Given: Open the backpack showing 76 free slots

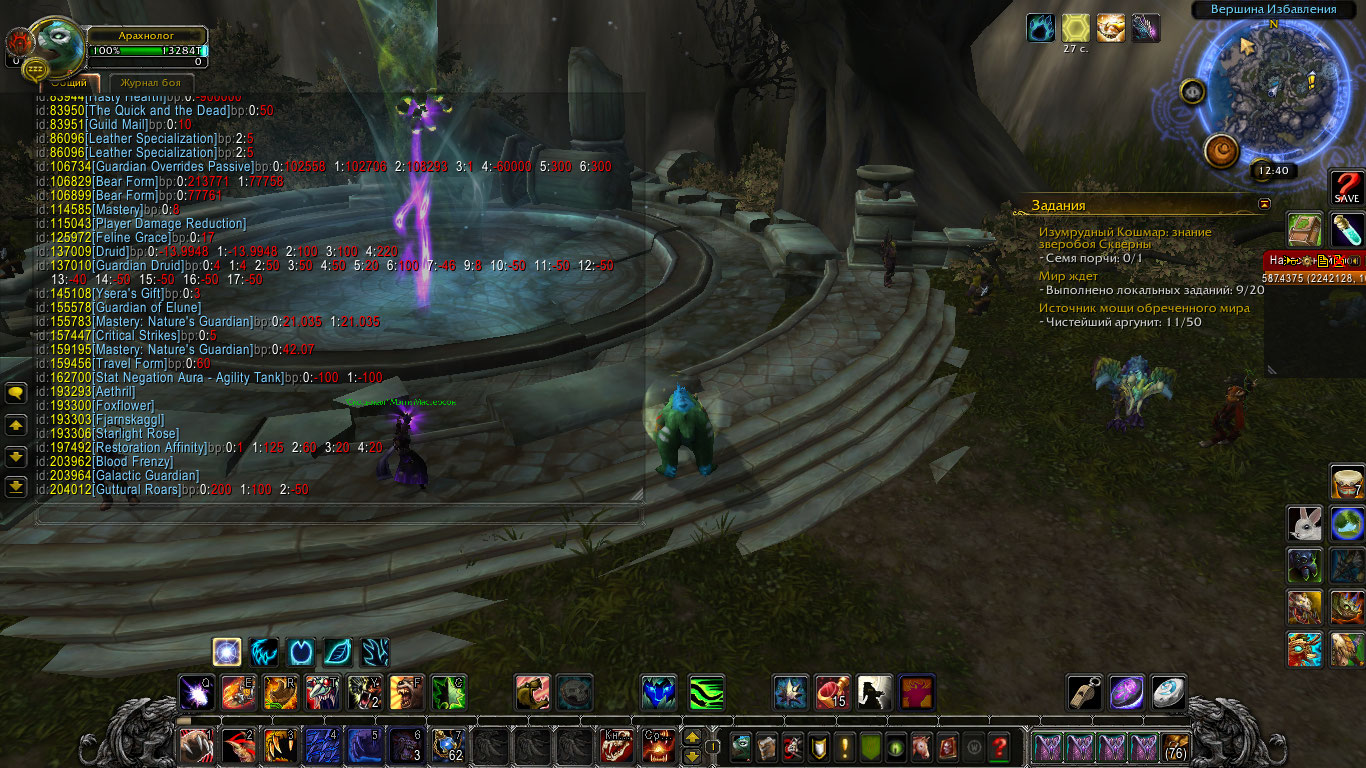Looking at the screenshot, I should click(x=1176, y=746).
